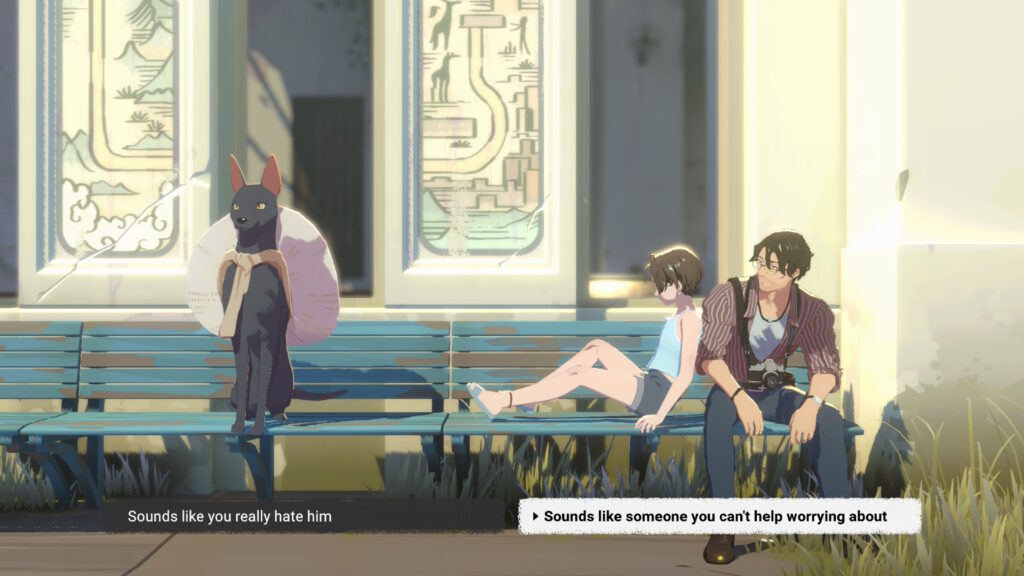Viewport: 1024px width, 576px height.
Task: Choose "Sounds like you really hate him"
Action: [x=229, y=516]
